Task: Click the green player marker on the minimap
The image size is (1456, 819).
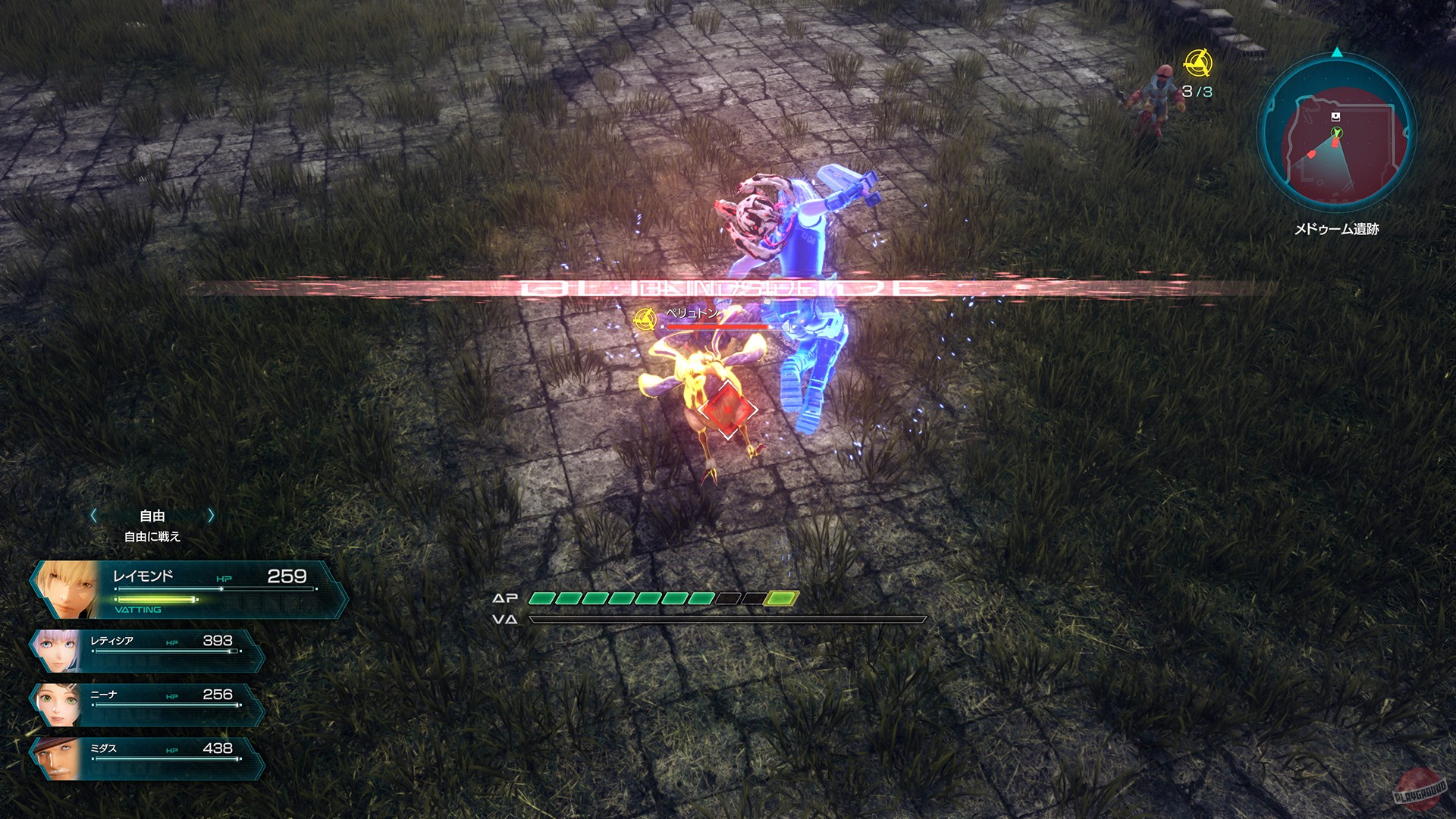Action: (1337, 133)
